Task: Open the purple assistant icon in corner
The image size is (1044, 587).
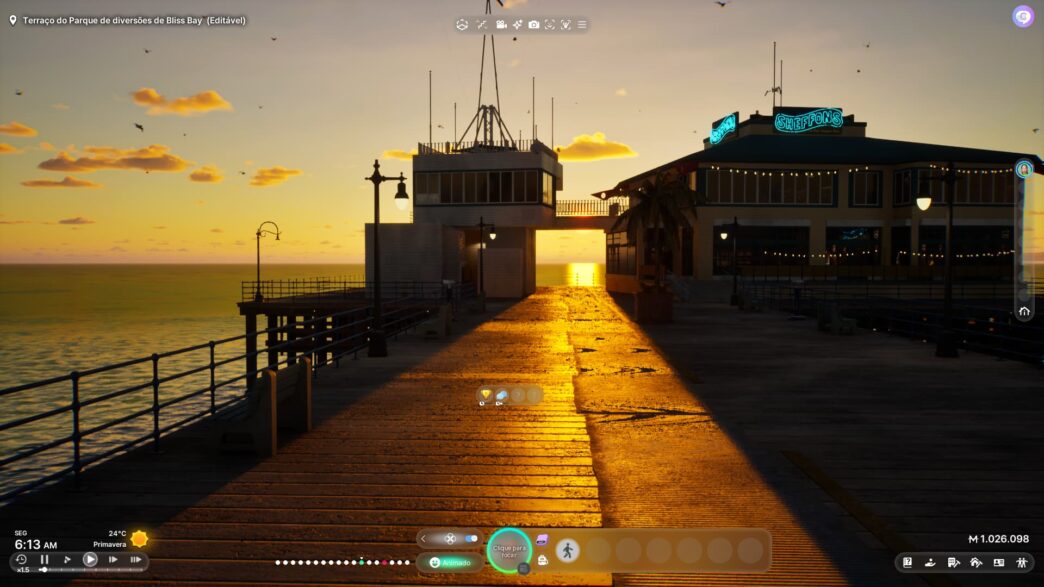Action: click(1022, 16)
